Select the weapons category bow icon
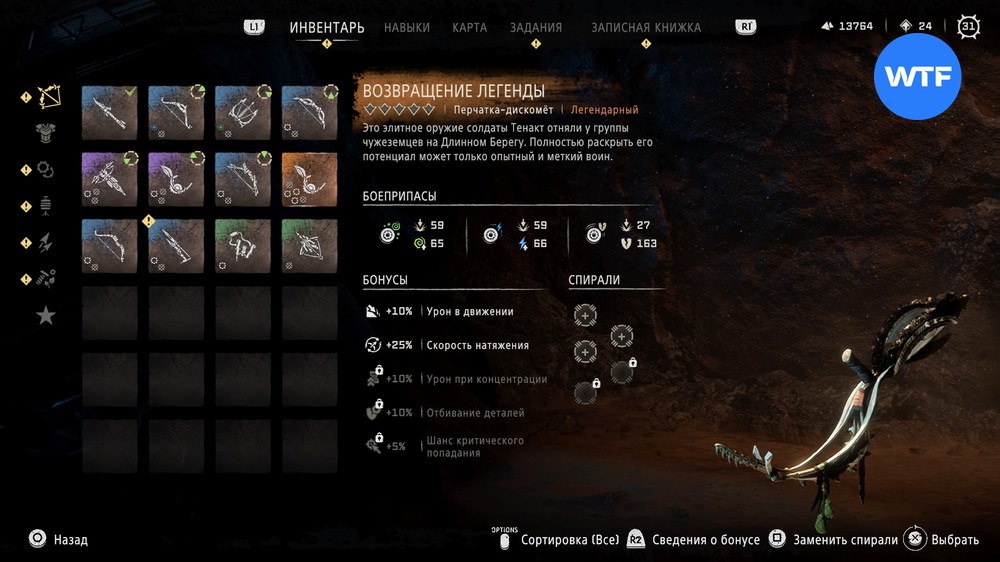 point(48,97)
